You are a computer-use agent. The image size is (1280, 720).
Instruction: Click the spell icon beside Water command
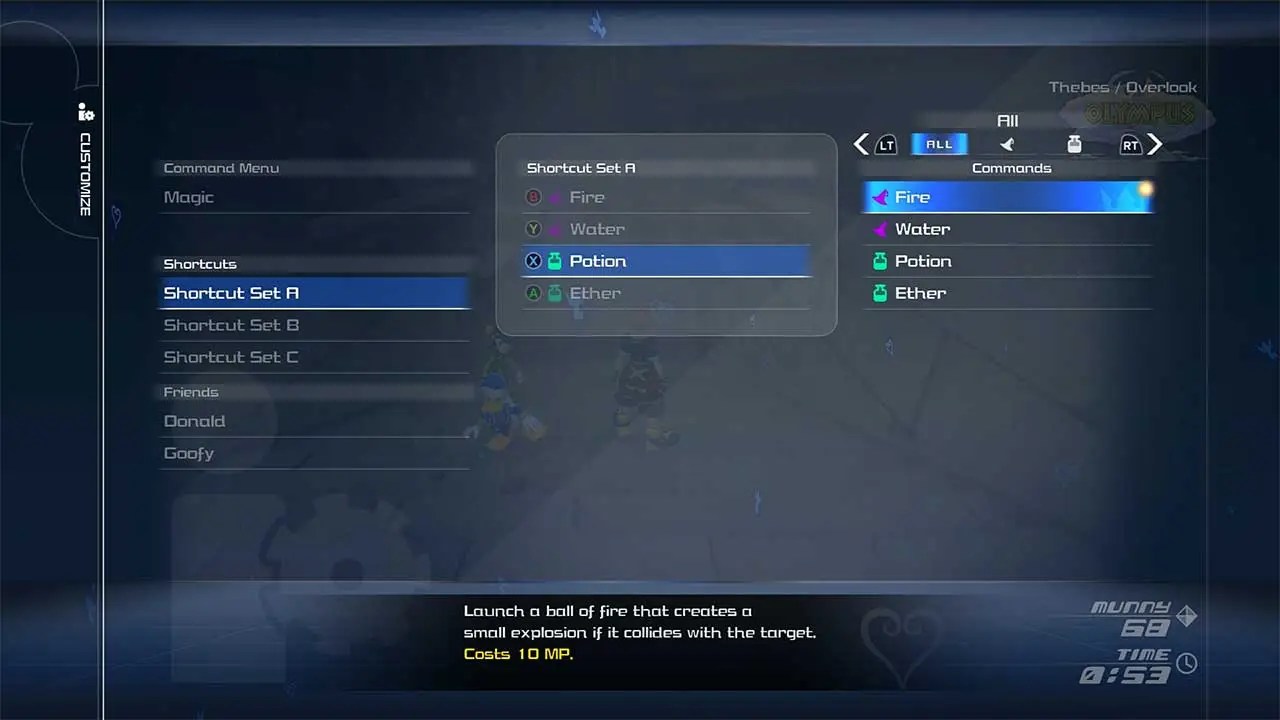point(880,229)
